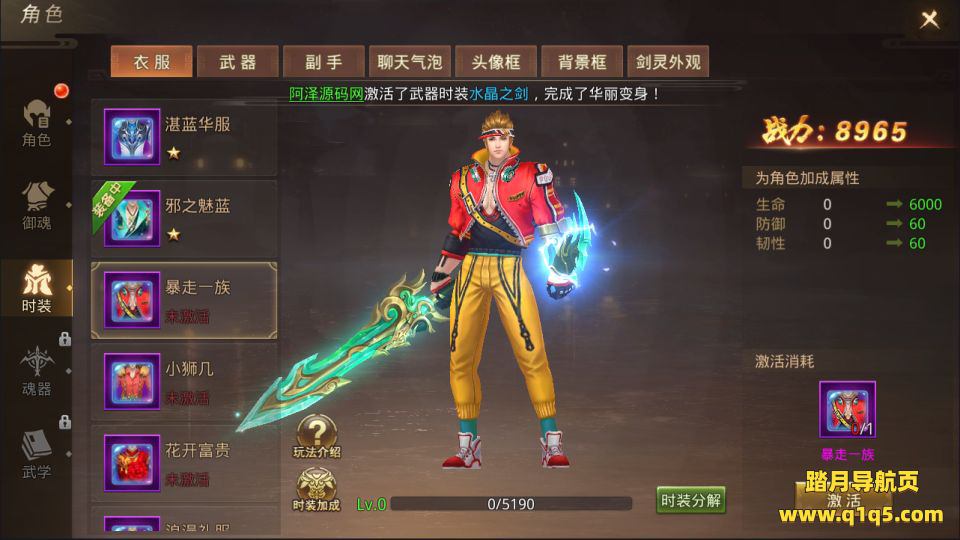This screenshot has width=960, height=540.
Task: Open the locked 魂器 side menu
Action: click(x=37, y=372)
